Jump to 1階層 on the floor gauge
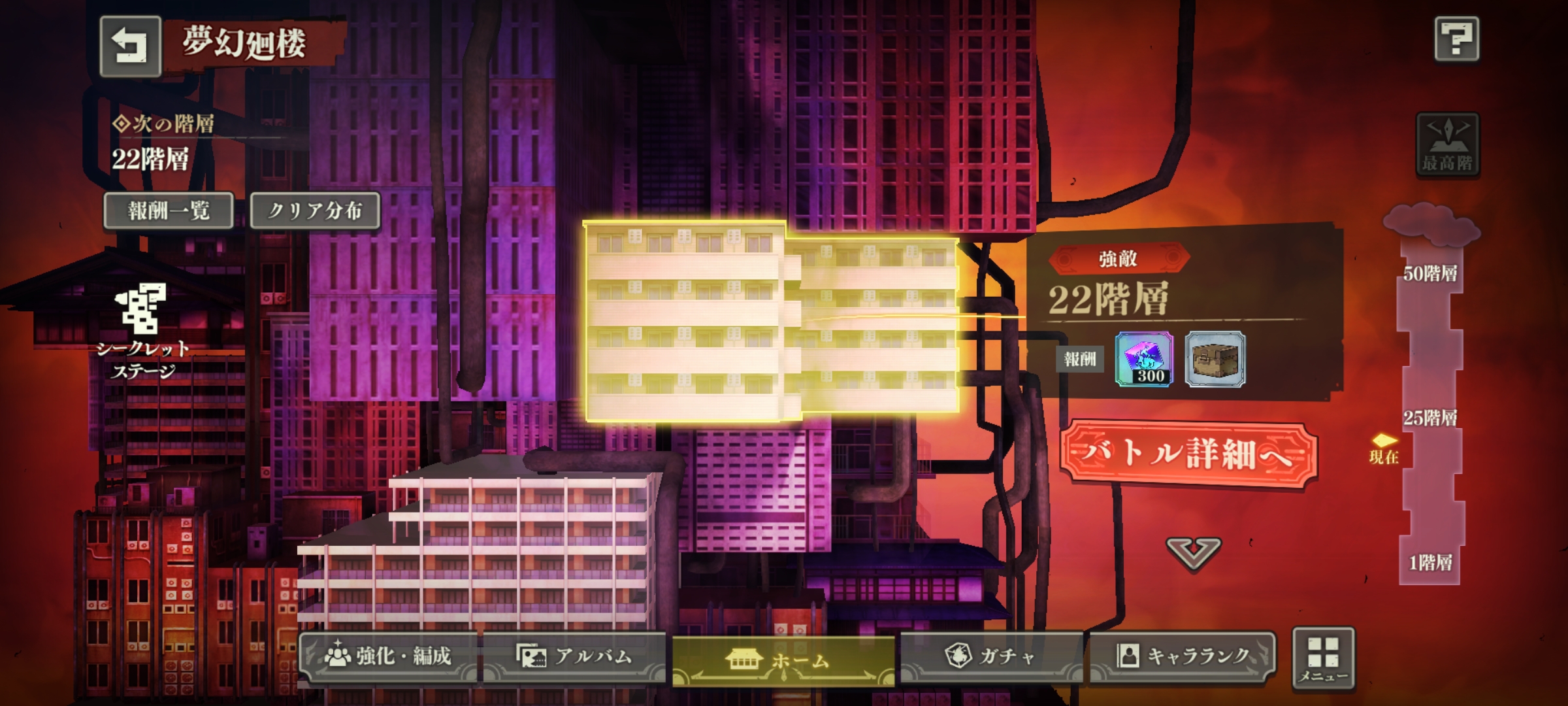Screen dimensions: 1568x706 pyautogui.click(x=1430, y=562)
